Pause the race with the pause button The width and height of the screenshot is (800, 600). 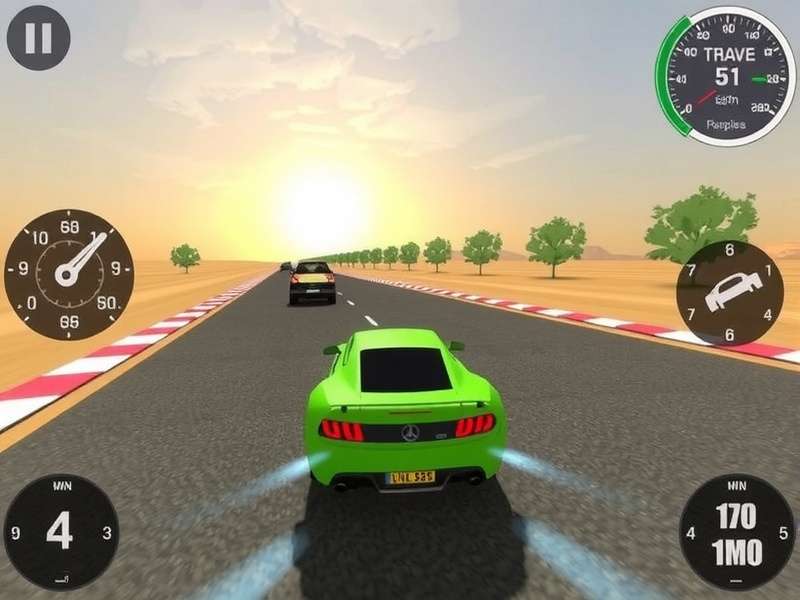coord(38,38)
